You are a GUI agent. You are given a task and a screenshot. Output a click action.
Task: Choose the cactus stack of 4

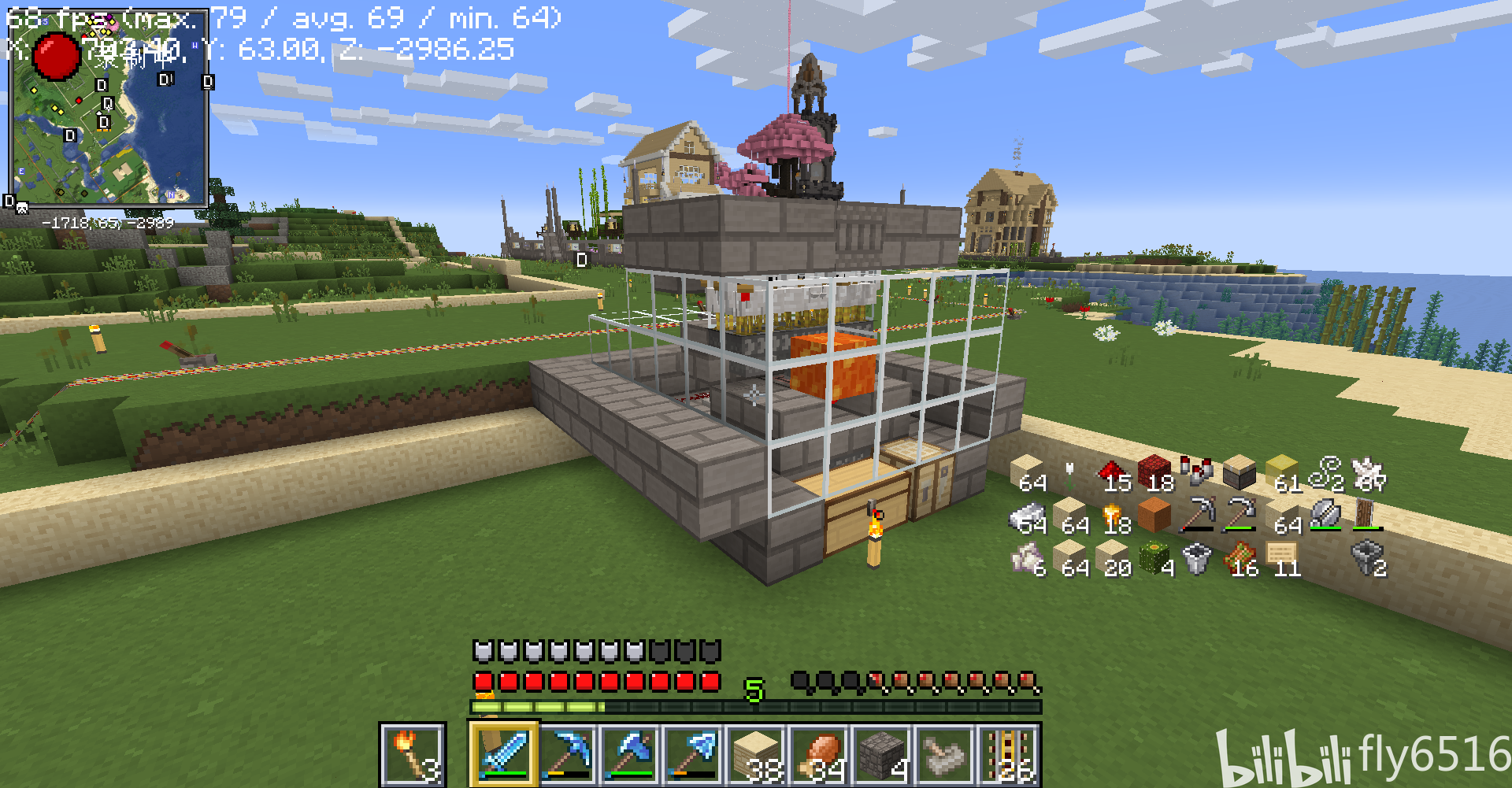tap(1155, 559)
